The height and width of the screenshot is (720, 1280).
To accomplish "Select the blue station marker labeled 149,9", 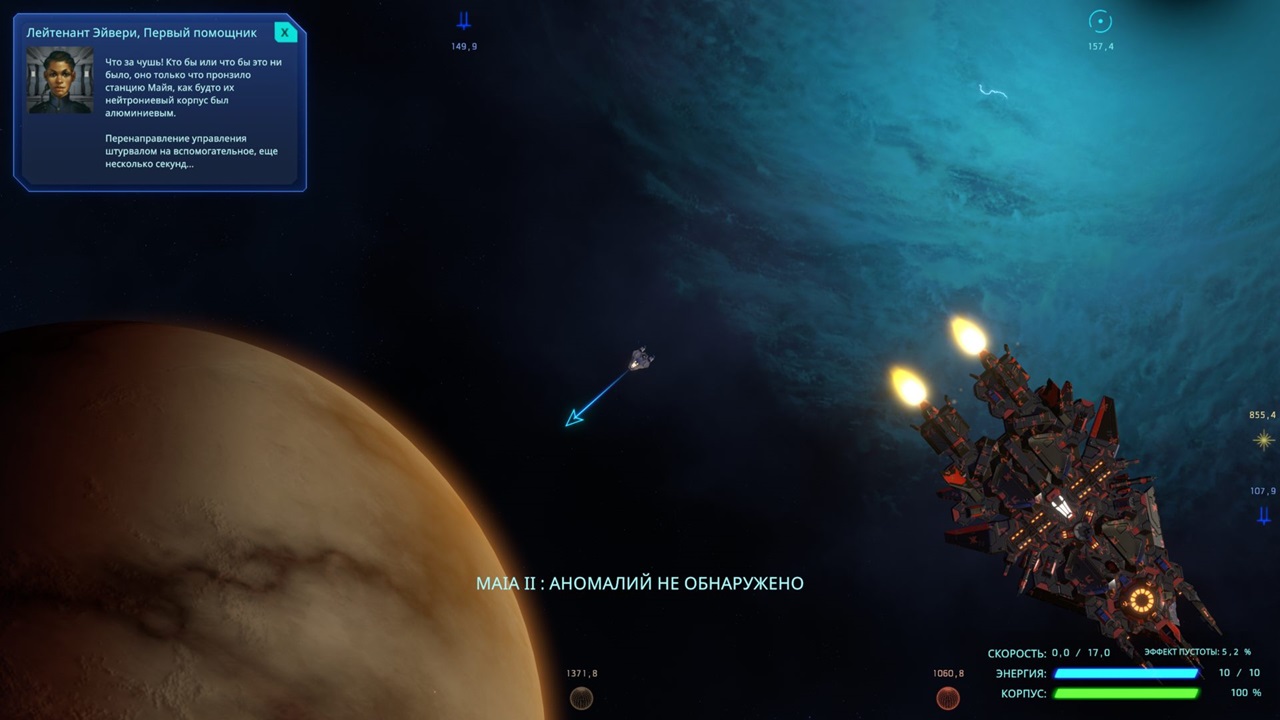I will coord(463,18).
